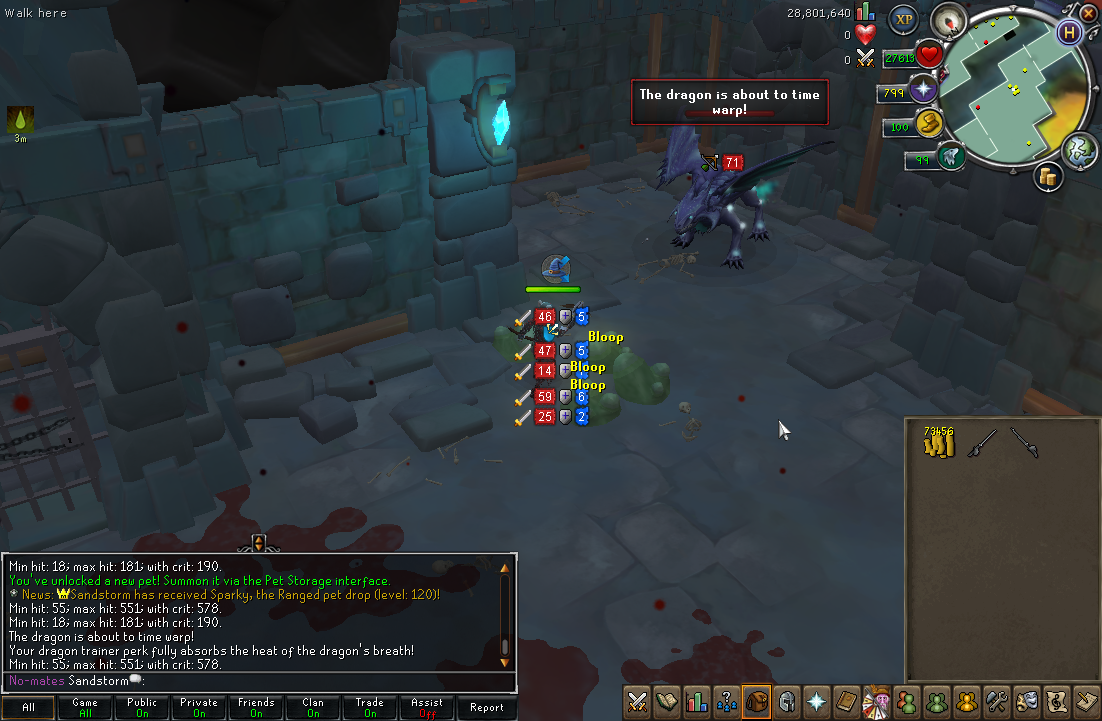Open the backpack inventory tab

(x=756, y=701)
